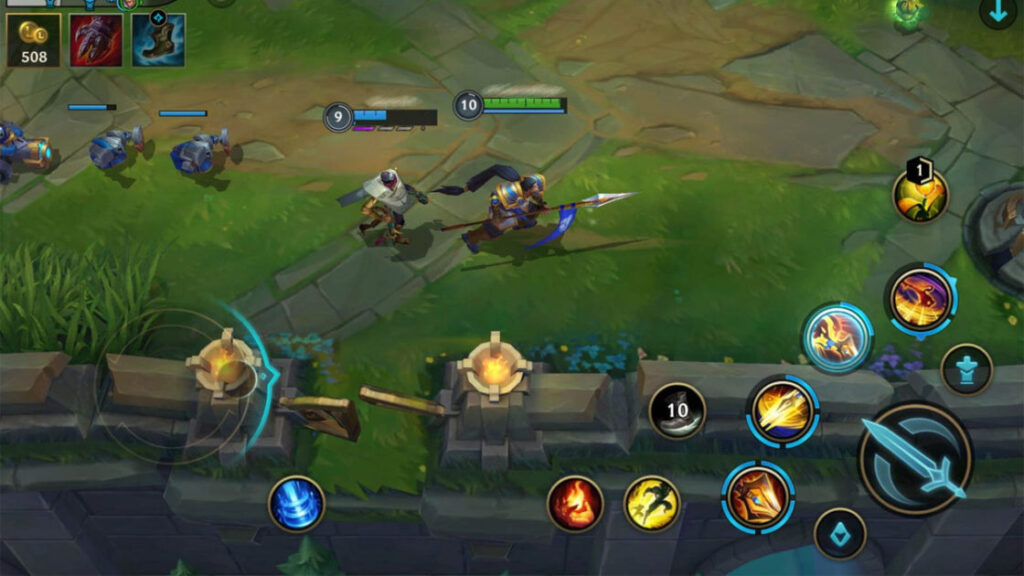Activate the golden spear thrust ability
Screen dimensions: 1024x576
782,410
